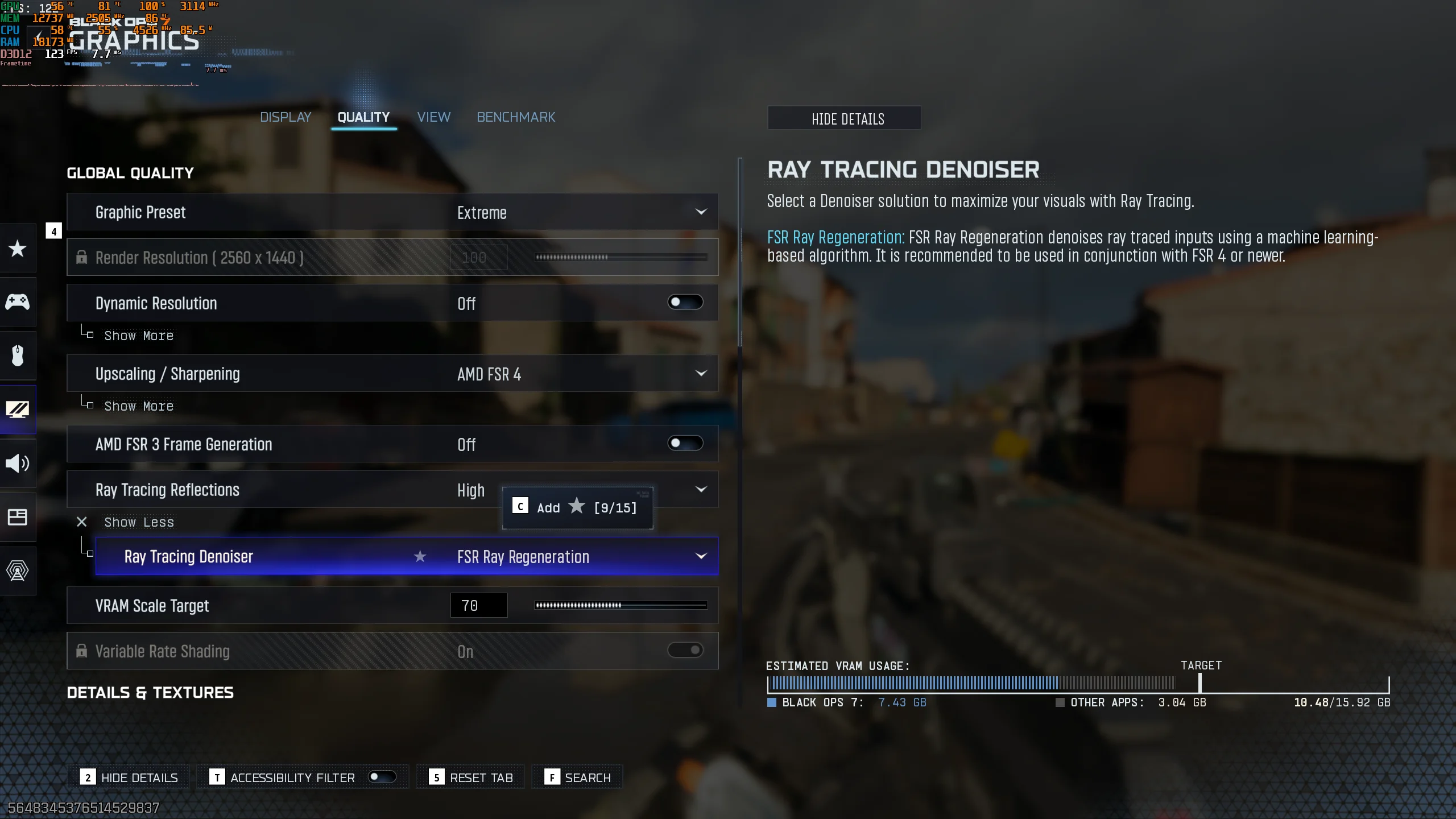Select the controller settings gamepad icon
Viewport: 1456px width, 819px height.
tap(18, 302)
